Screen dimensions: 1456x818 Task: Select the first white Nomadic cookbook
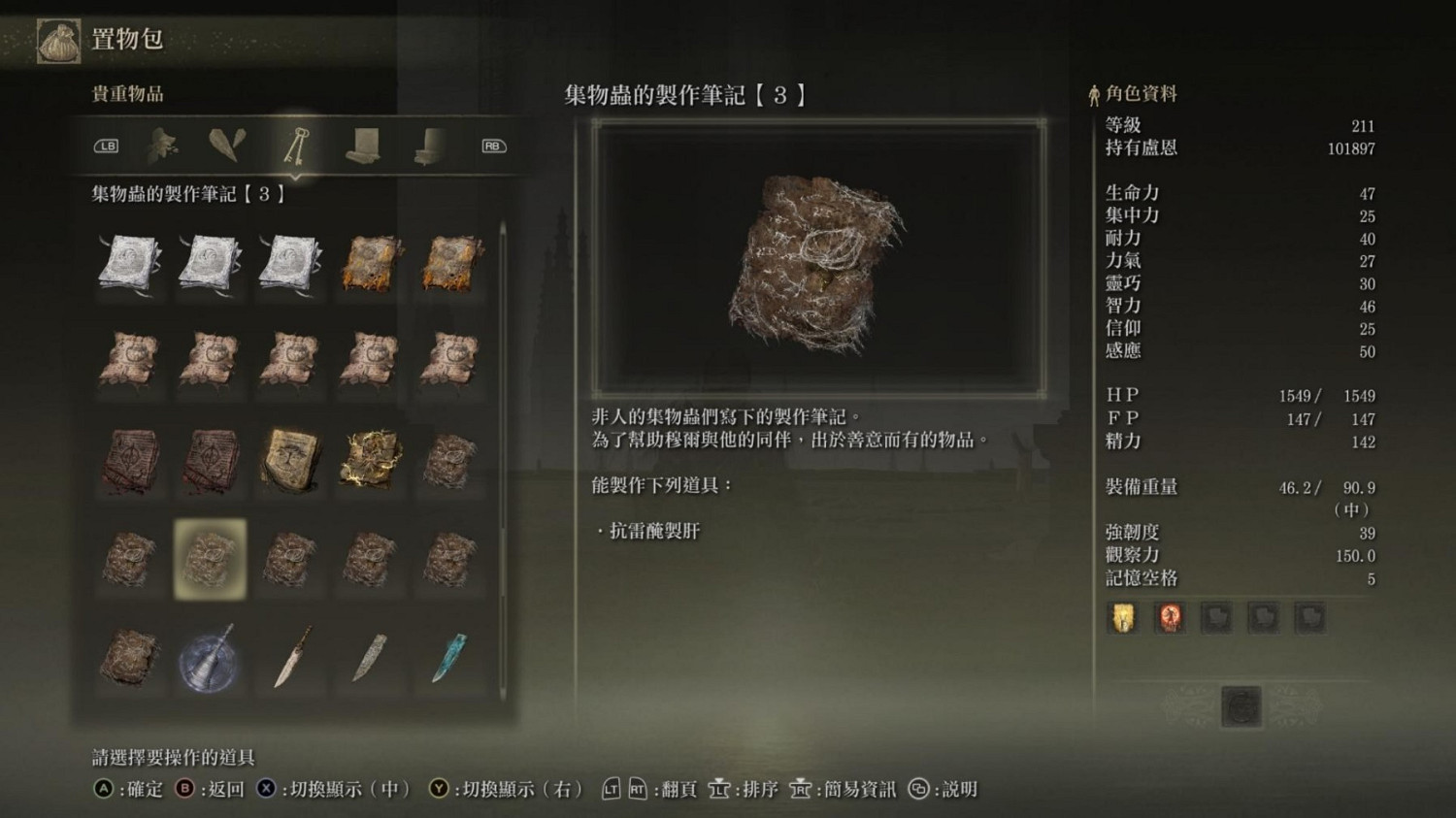[x=131, y=260]
